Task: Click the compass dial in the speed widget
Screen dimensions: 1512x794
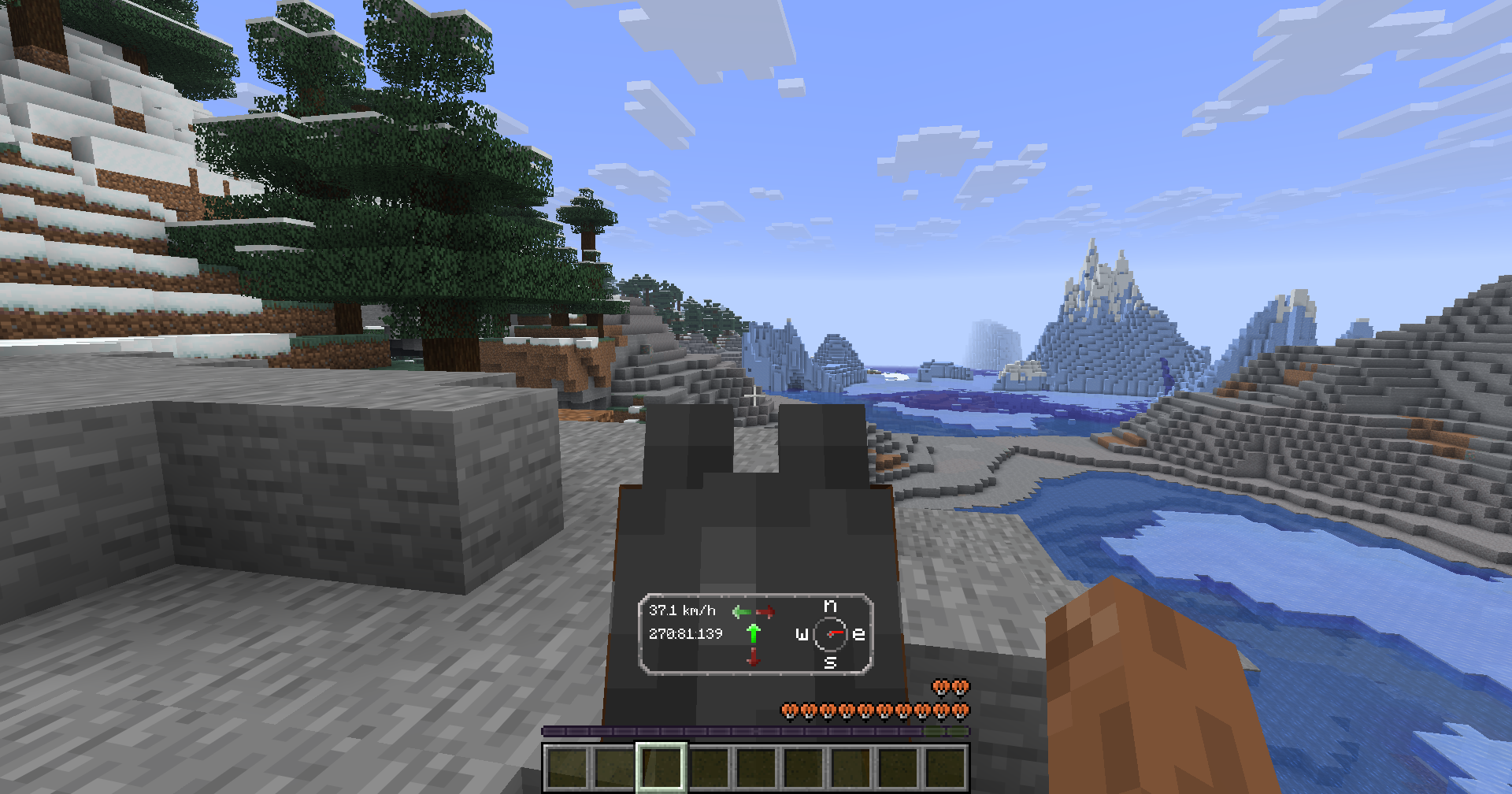Action: coord(830,634)
